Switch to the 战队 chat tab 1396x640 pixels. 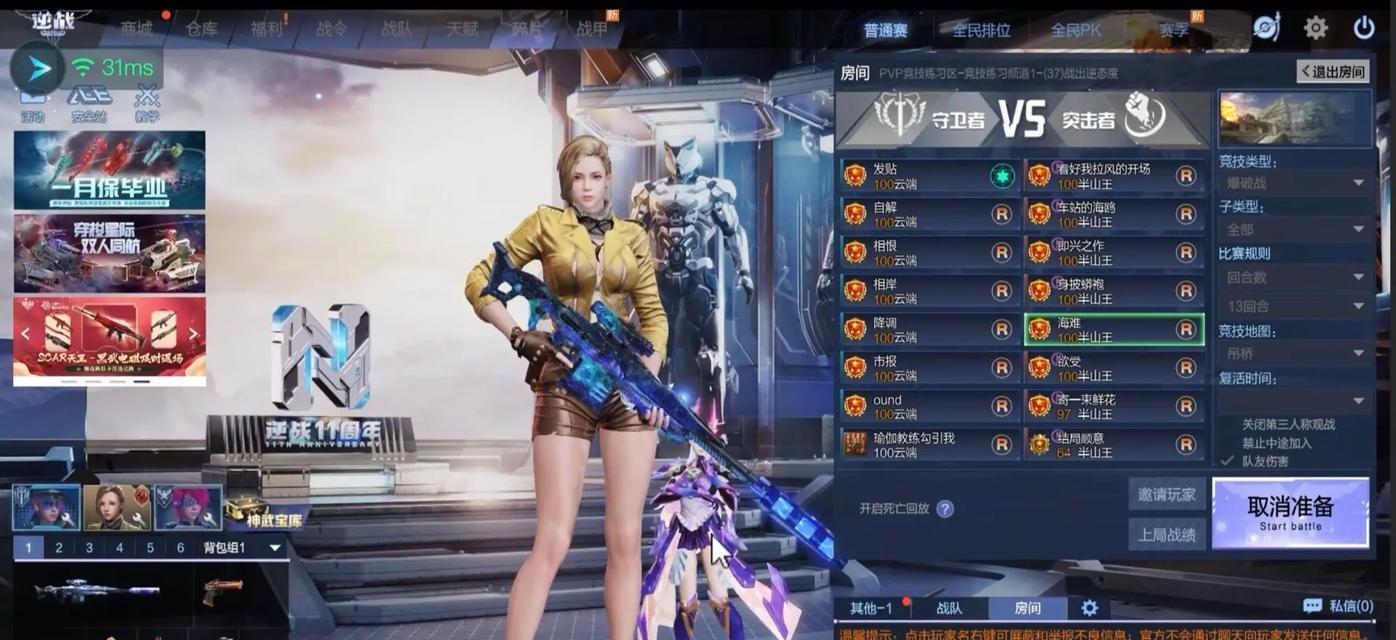(x=949, y=608)
